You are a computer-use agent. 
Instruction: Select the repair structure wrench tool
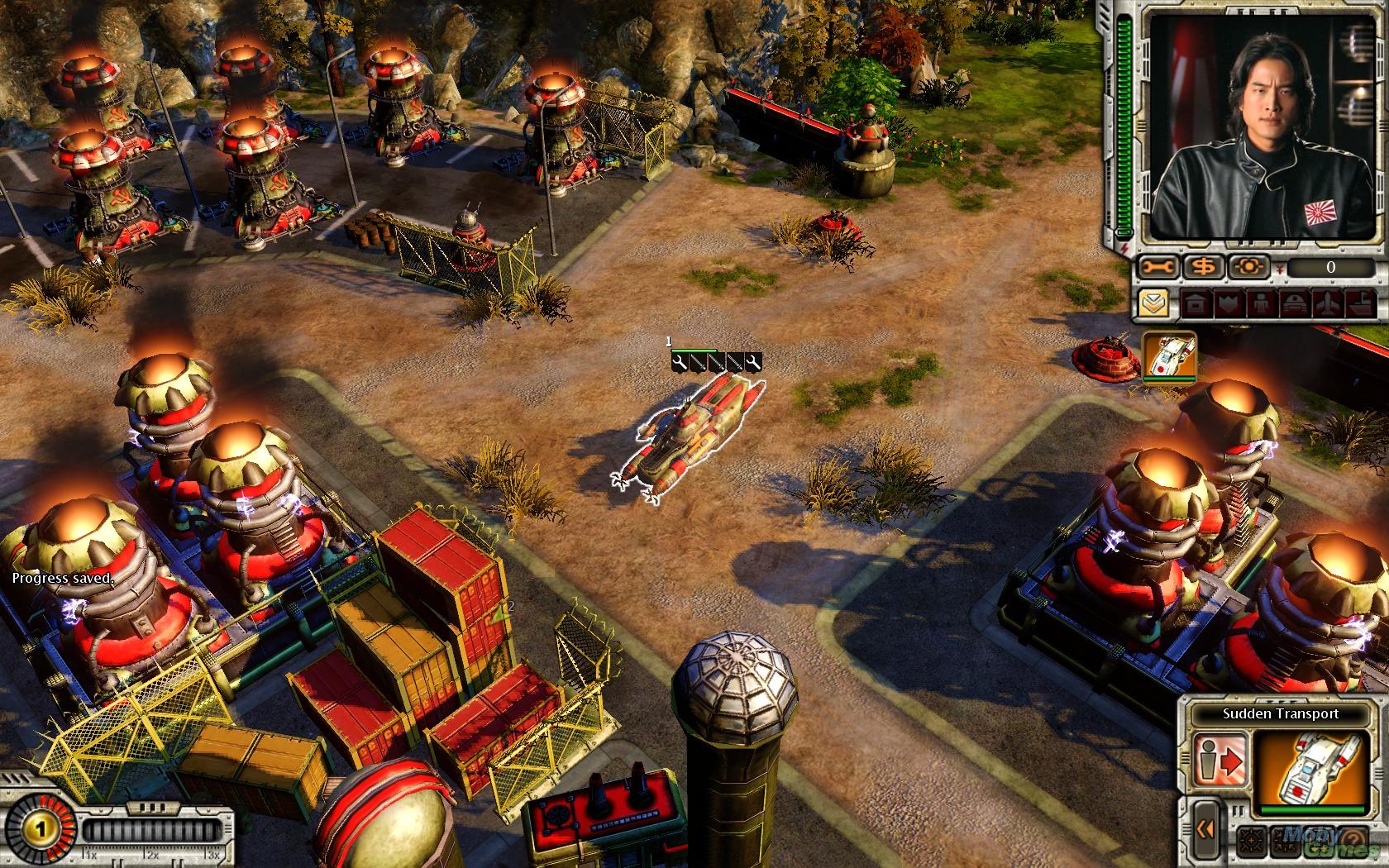[1157, 266]
